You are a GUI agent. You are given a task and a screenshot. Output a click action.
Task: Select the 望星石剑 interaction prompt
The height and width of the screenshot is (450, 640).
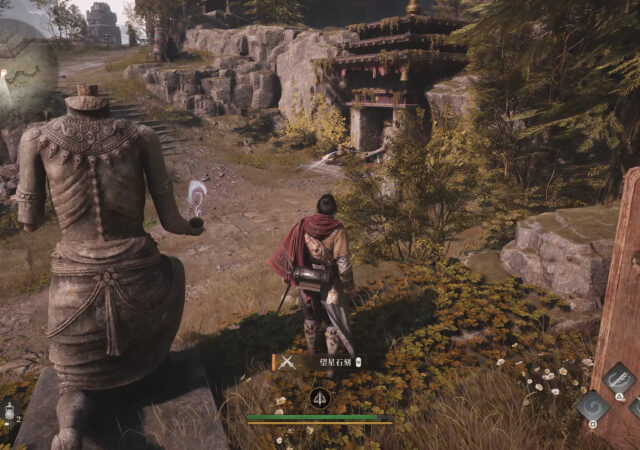tap(317, 362)
